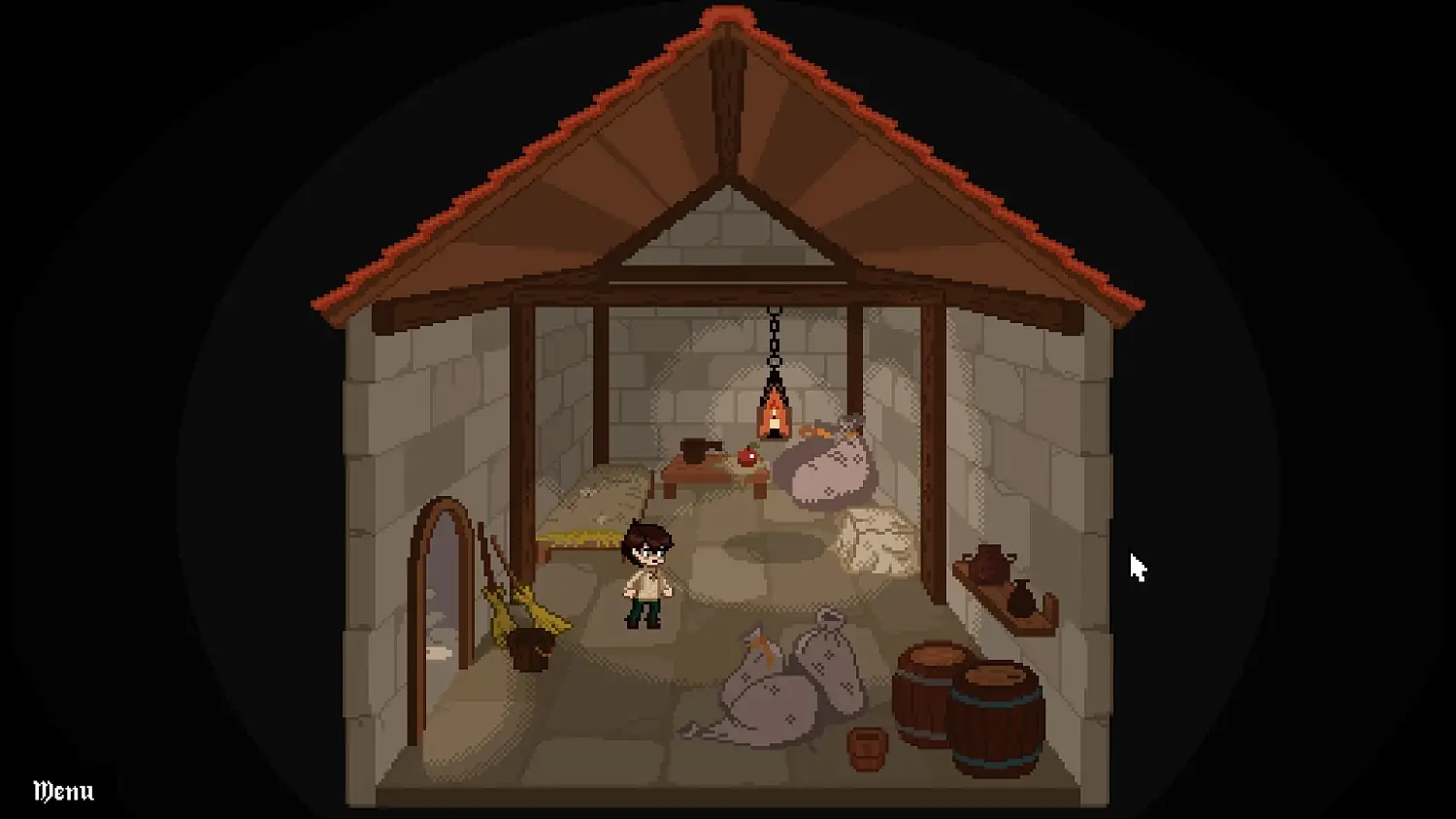
Task: Examine the red apple on the table
Action: click(x=747, y=456)
